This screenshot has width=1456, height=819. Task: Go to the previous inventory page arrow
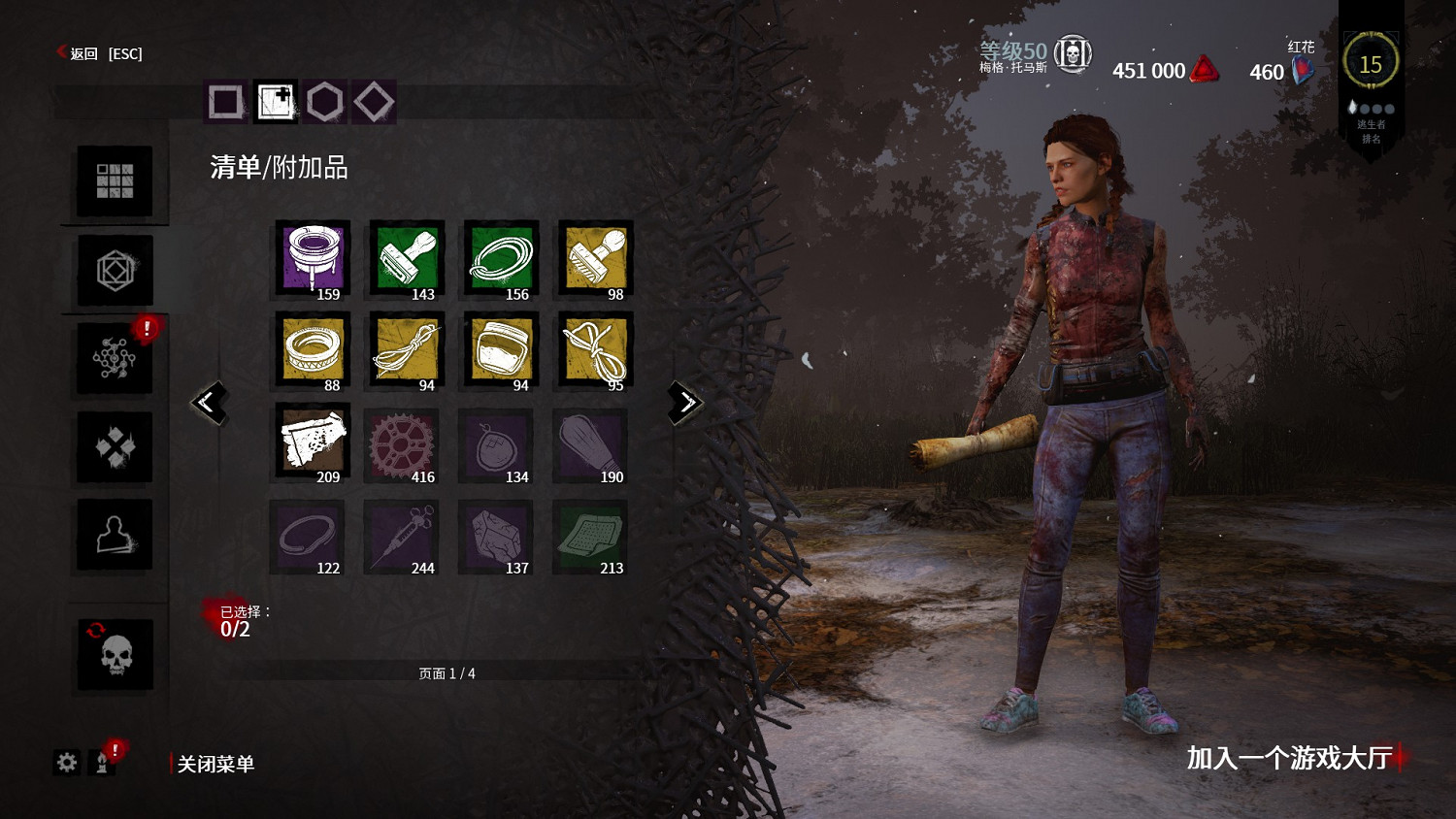click(209, 402)
